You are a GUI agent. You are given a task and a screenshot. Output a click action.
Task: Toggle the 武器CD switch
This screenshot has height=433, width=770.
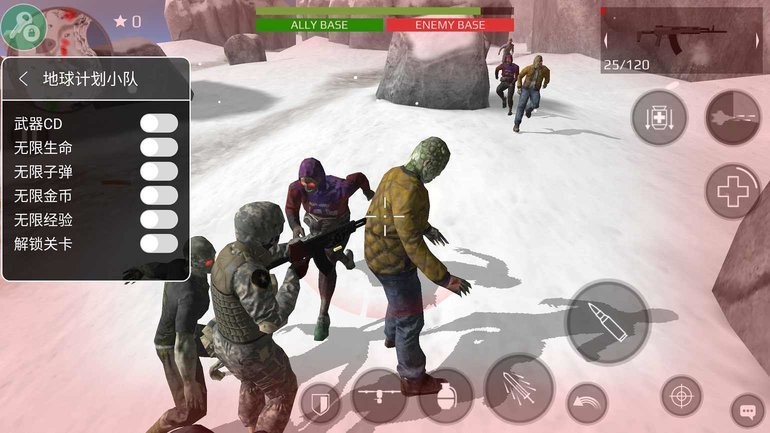pos(159,123)
